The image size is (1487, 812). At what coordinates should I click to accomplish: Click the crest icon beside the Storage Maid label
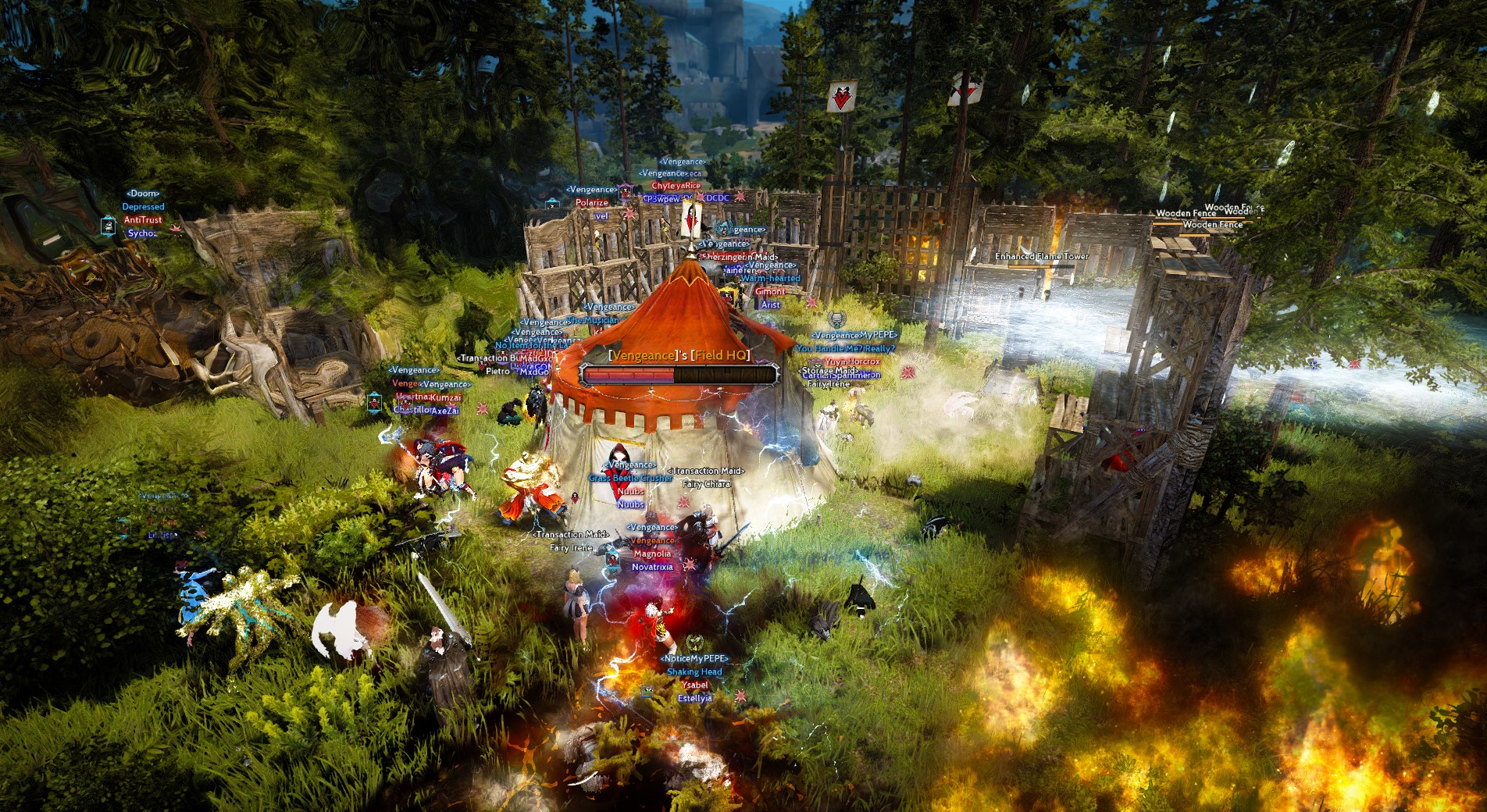pyautogui.click(x=815, y=361)
